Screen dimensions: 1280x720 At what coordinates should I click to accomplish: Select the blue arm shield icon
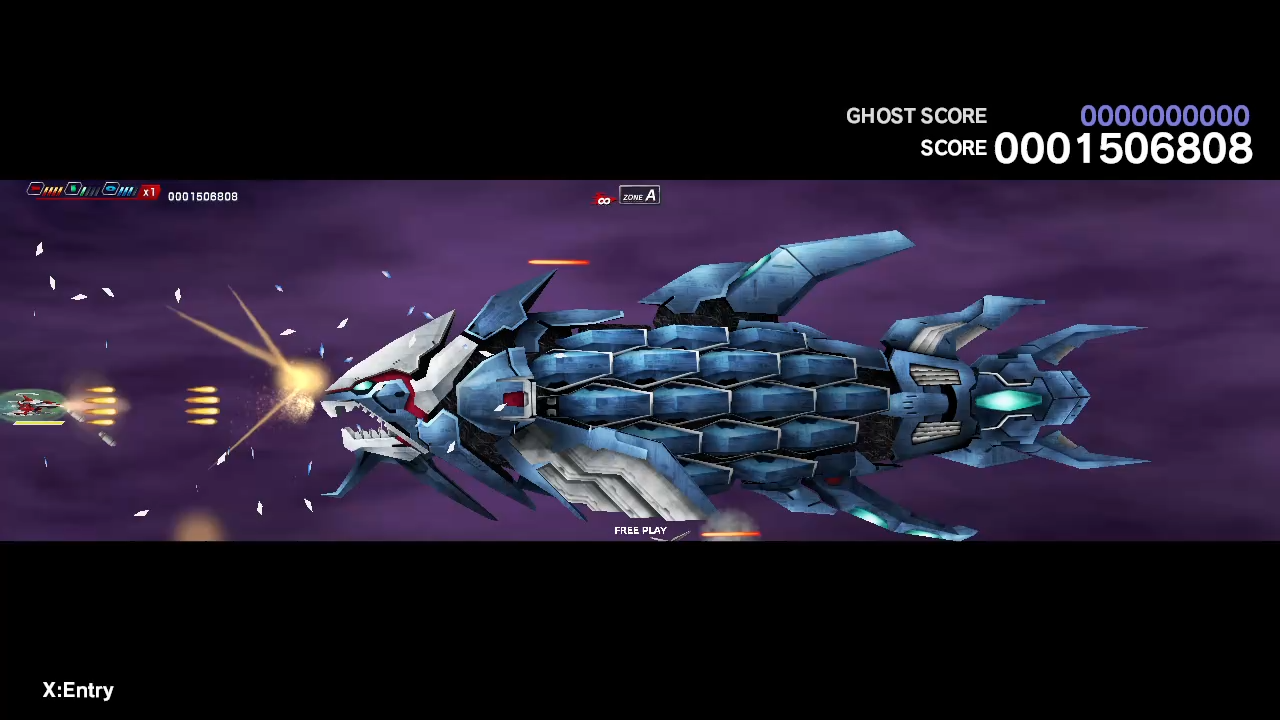pyautogui.click(x=110, y=188)
